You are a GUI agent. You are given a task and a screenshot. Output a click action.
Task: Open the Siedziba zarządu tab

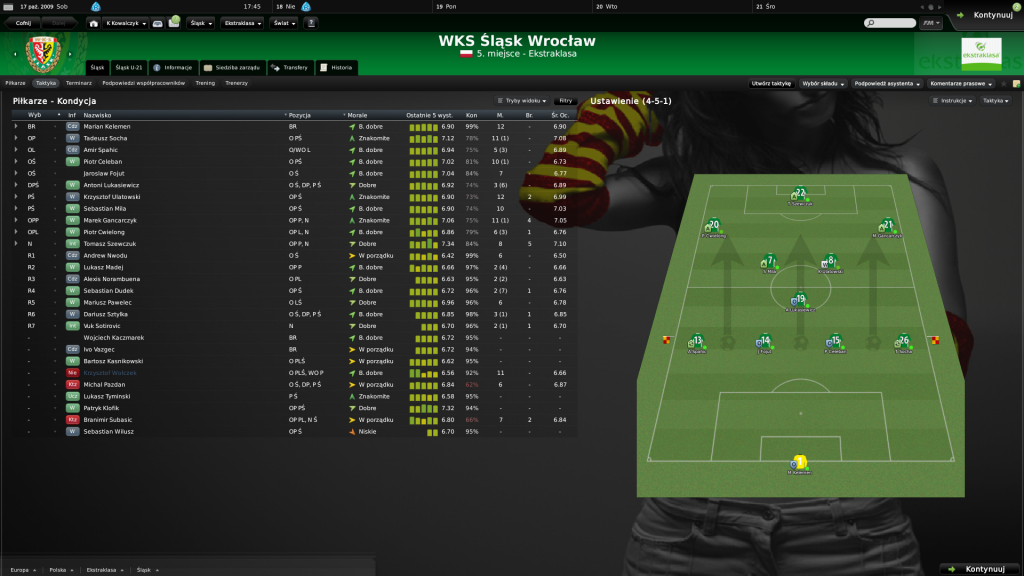pos(231,68)
